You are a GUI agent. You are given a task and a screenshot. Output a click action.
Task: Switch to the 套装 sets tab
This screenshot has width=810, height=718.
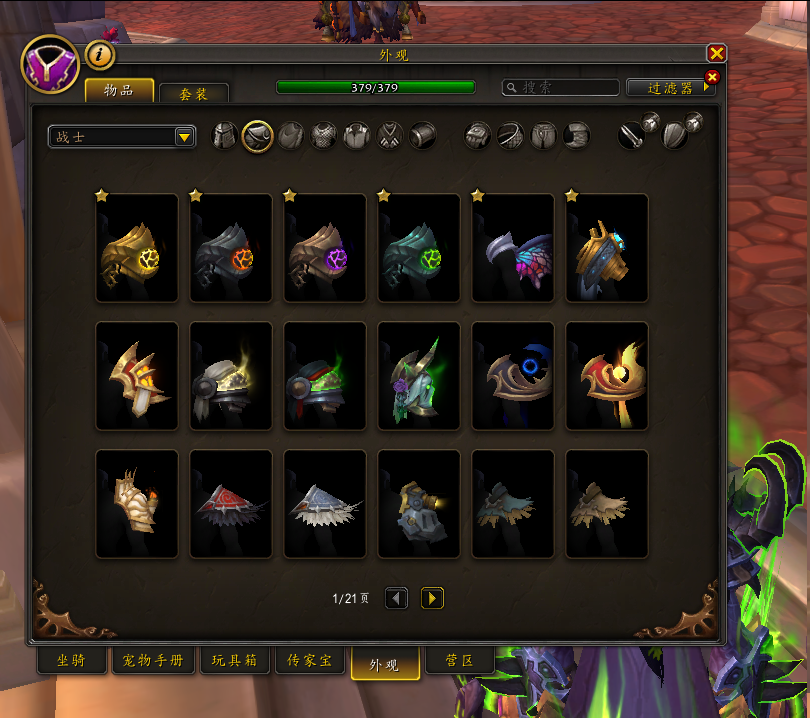point(194,93)
